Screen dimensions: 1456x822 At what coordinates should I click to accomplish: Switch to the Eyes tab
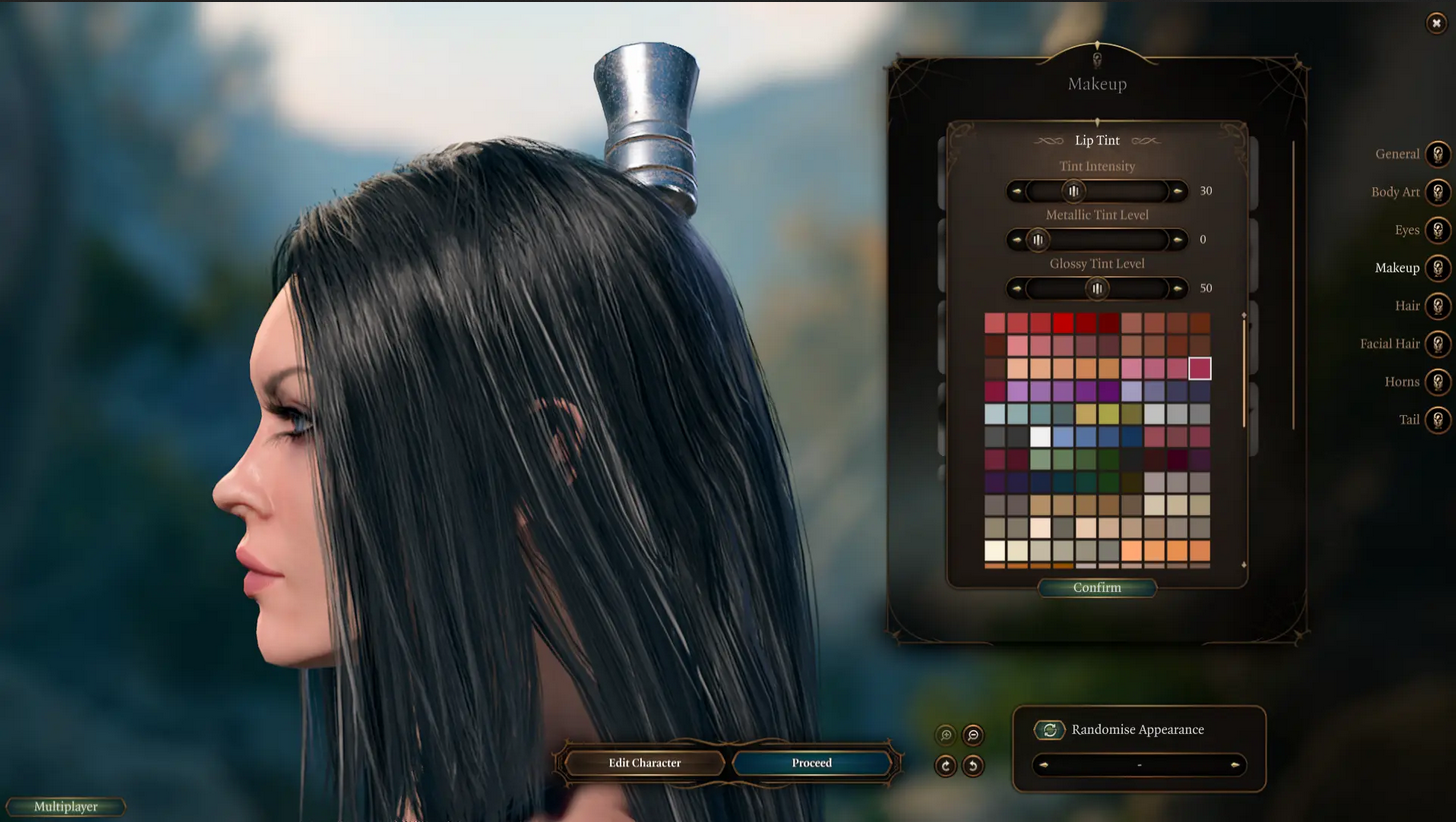point(1438,230)
